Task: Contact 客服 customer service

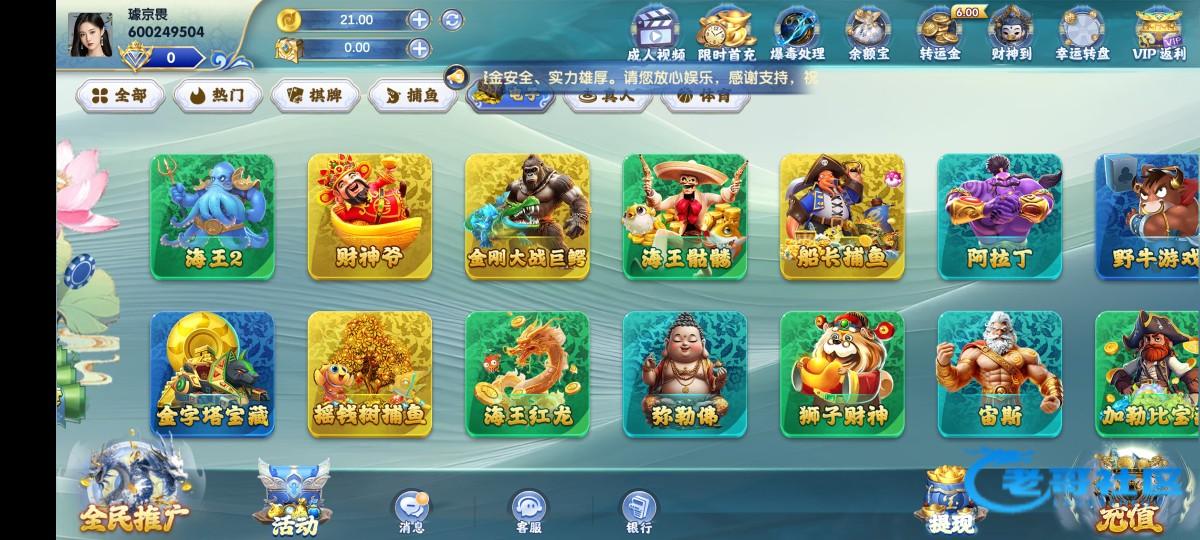Action: click(529, 511)
